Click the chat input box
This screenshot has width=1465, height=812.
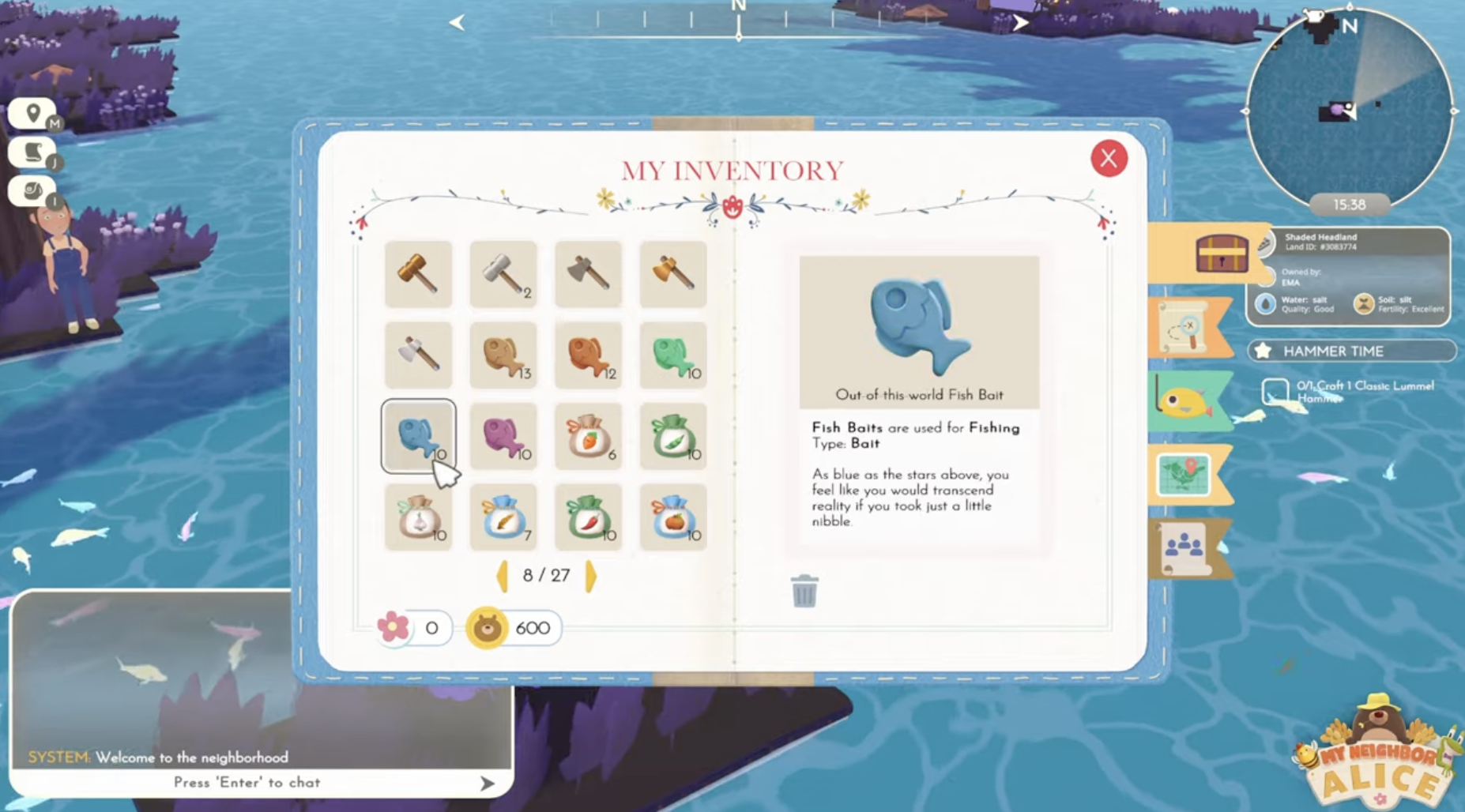pos(247,782)
